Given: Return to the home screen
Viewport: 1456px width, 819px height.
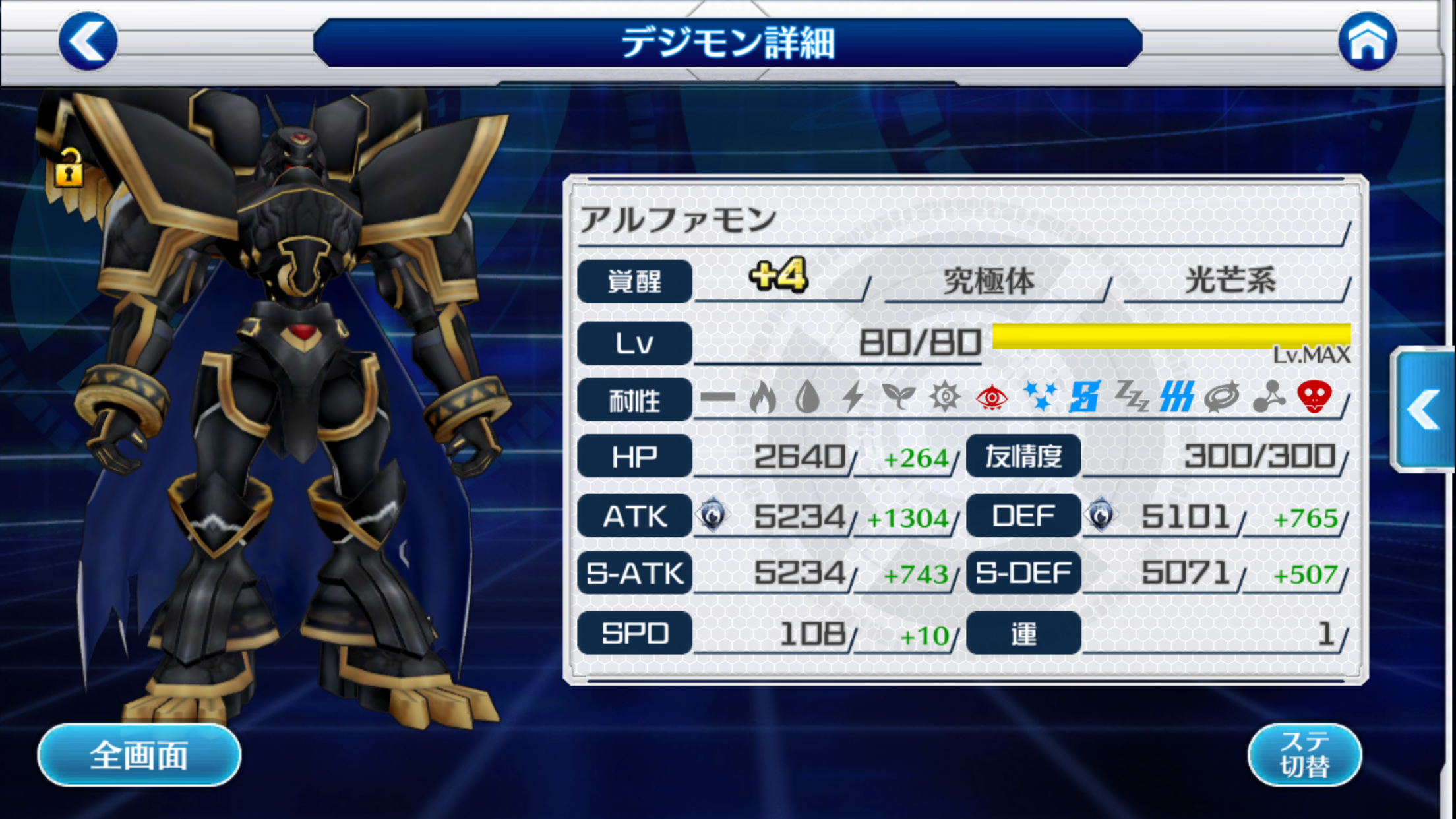Looking at the screenshot, I should (x=1367, y=41).
